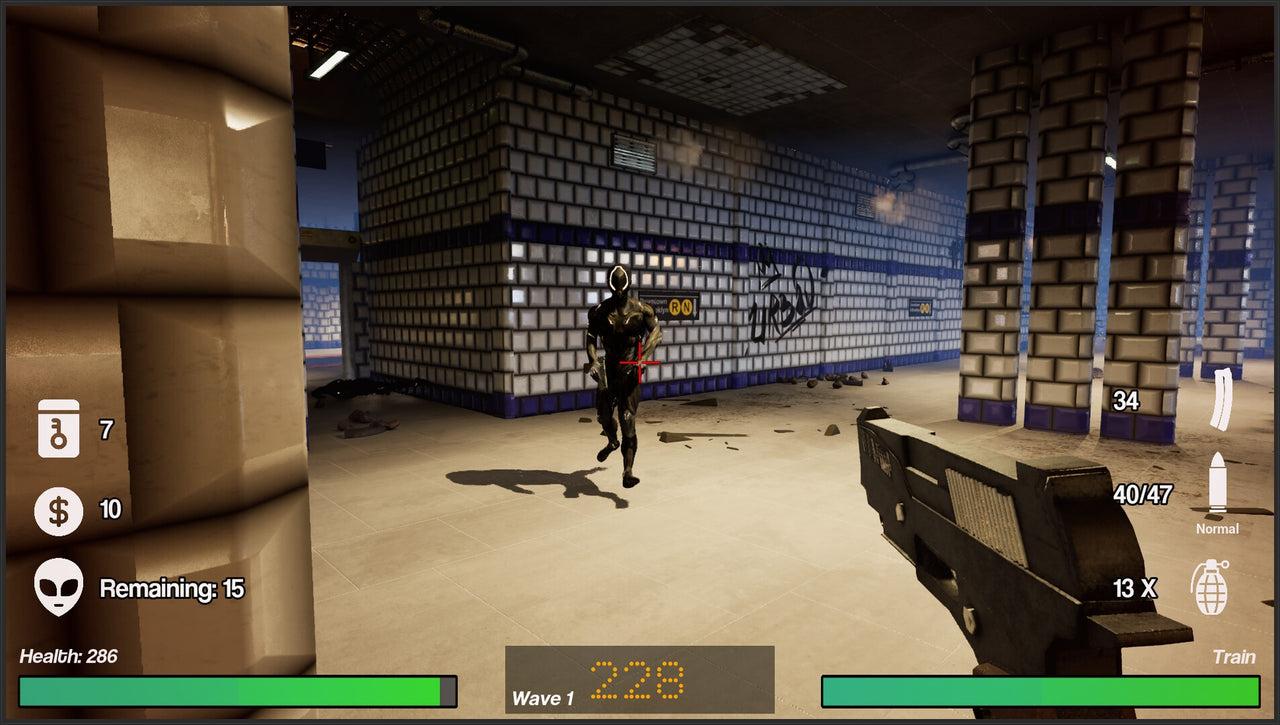Click the key item icon showing 7
Image resolution: width=1280 pixels, height=725 pixels.
[57, 430]
